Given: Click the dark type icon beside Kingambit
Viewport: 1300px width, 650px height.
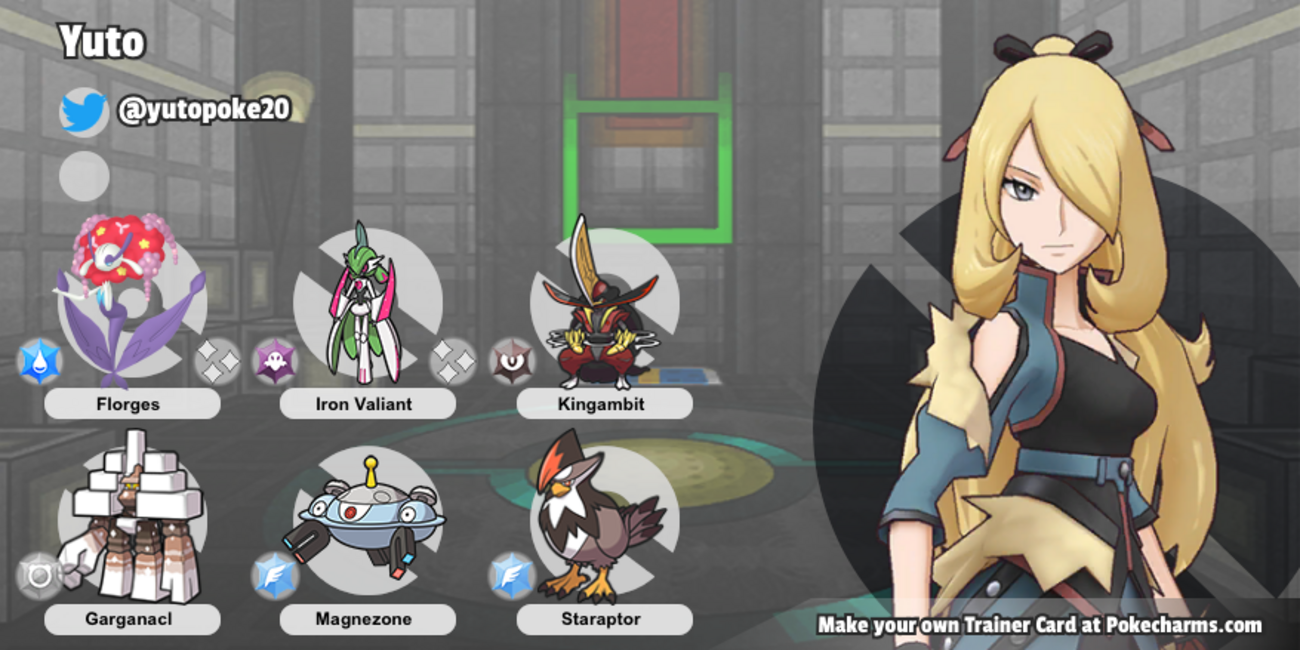Looking at the screenshot, I should click(x=511, y=362).
